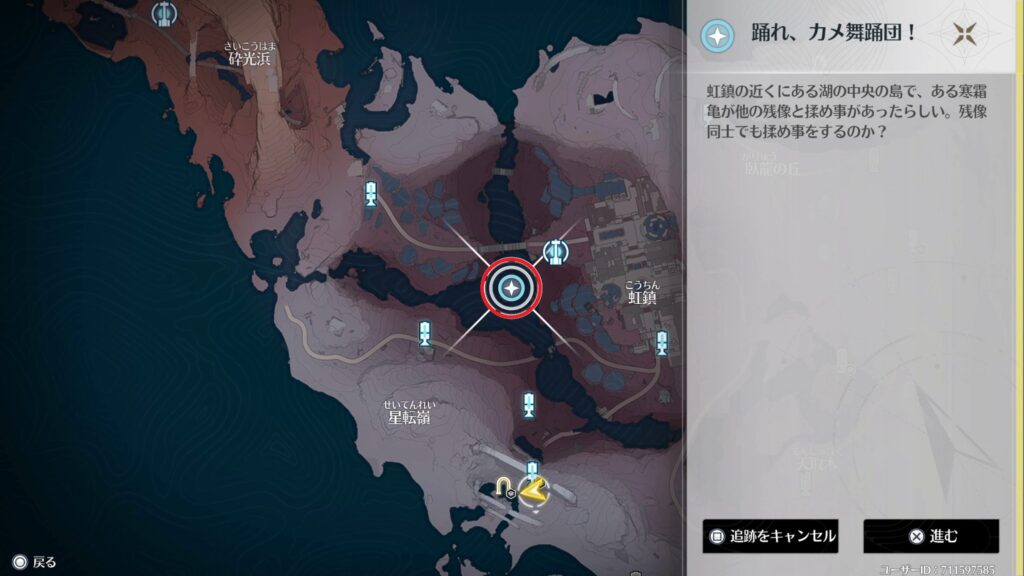Click the 進む button to proceed
The height and width of the screenshot is (576, 1024).
pos(931,536)
